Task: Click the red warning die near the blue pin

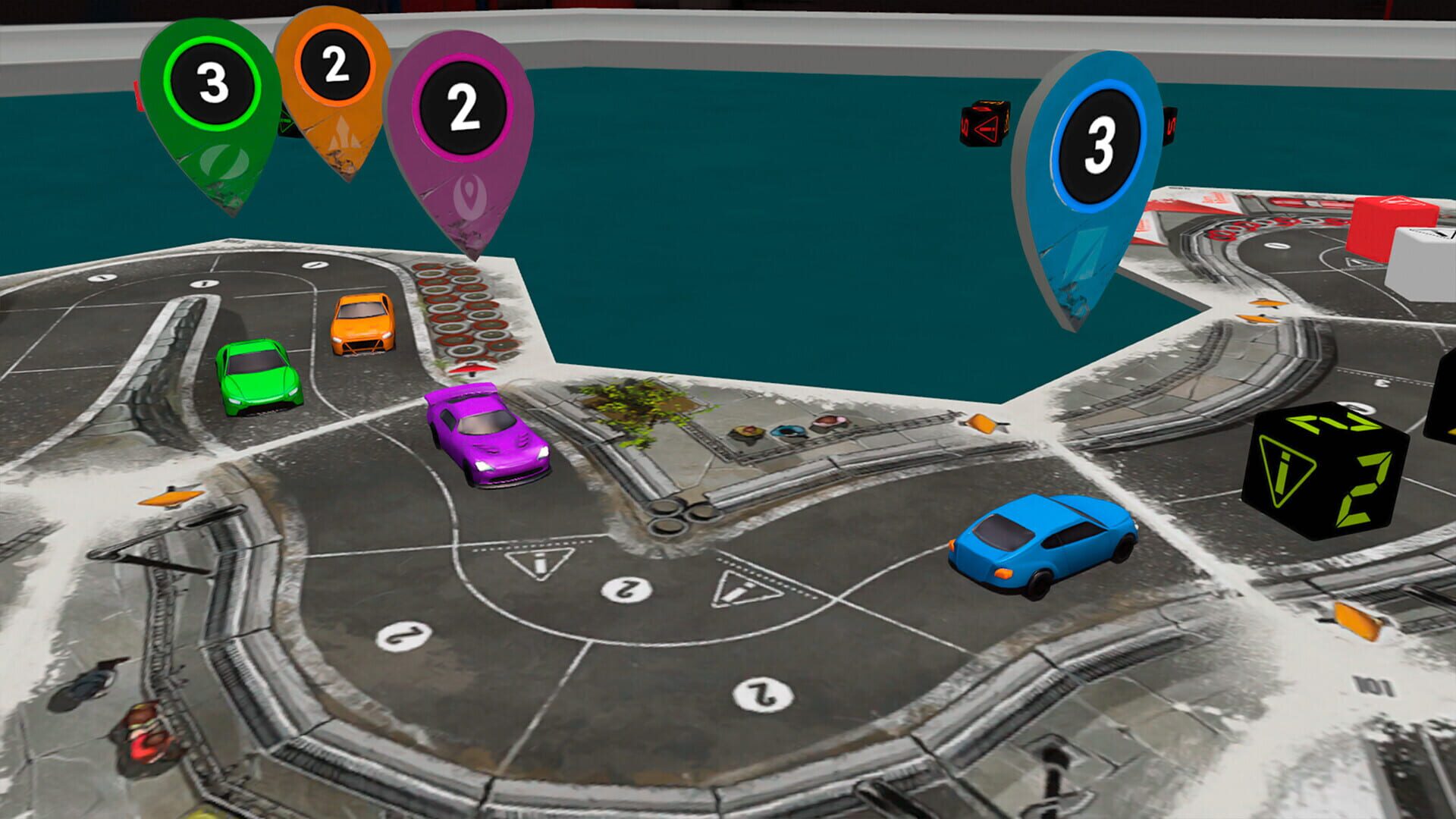Action: (986, 125)
